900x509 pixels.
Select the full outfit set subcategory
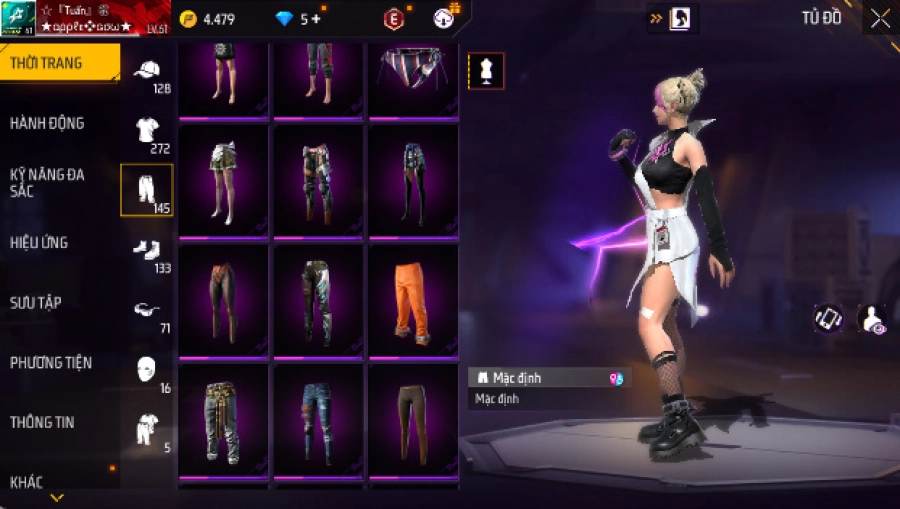147,429
